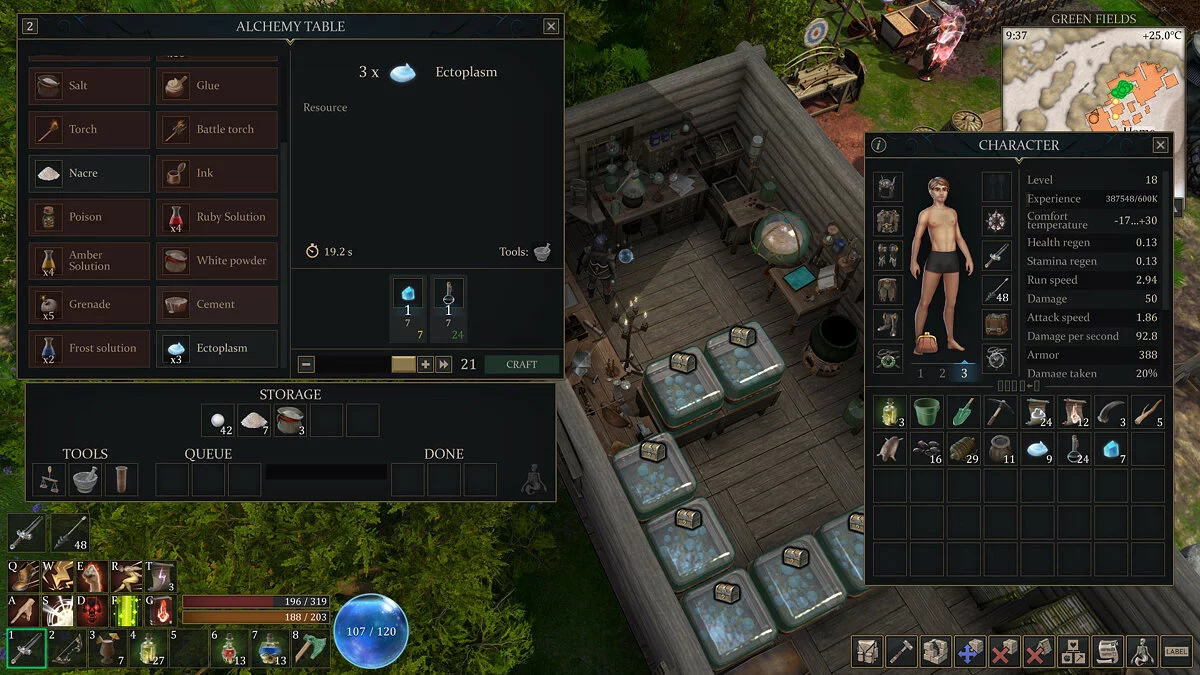Select the Salt recipe

pos(90,86)
